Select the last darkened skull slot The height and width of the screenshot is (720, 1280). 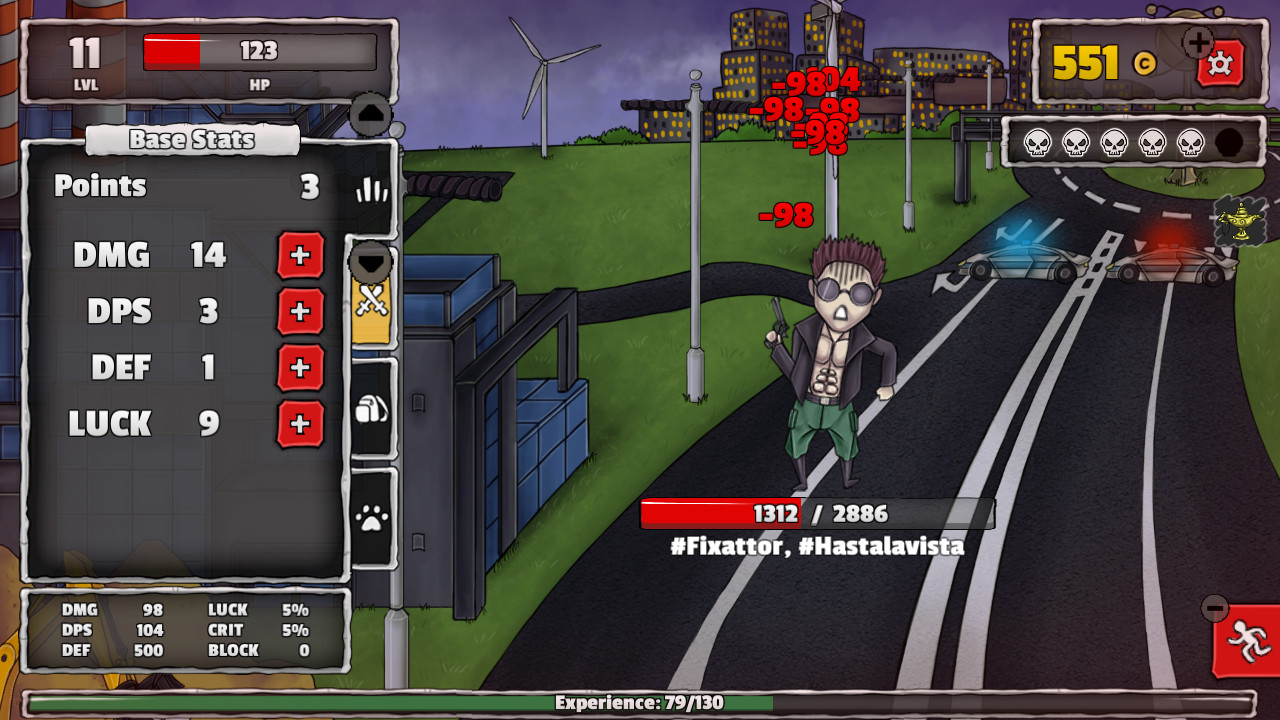point(1228,143)
